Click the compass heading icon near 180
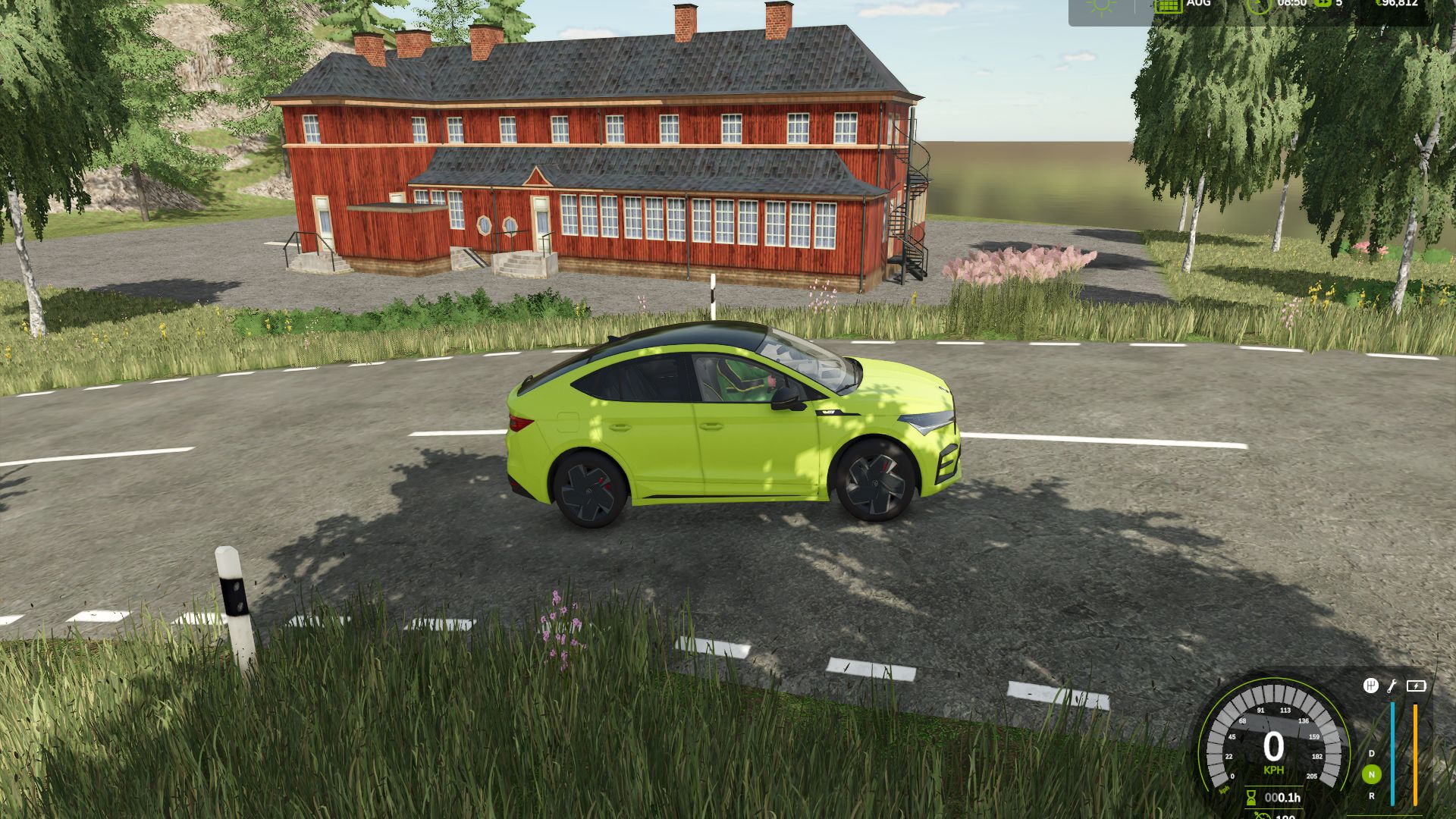This screenshot has width=1456, height=819. 1262,815
